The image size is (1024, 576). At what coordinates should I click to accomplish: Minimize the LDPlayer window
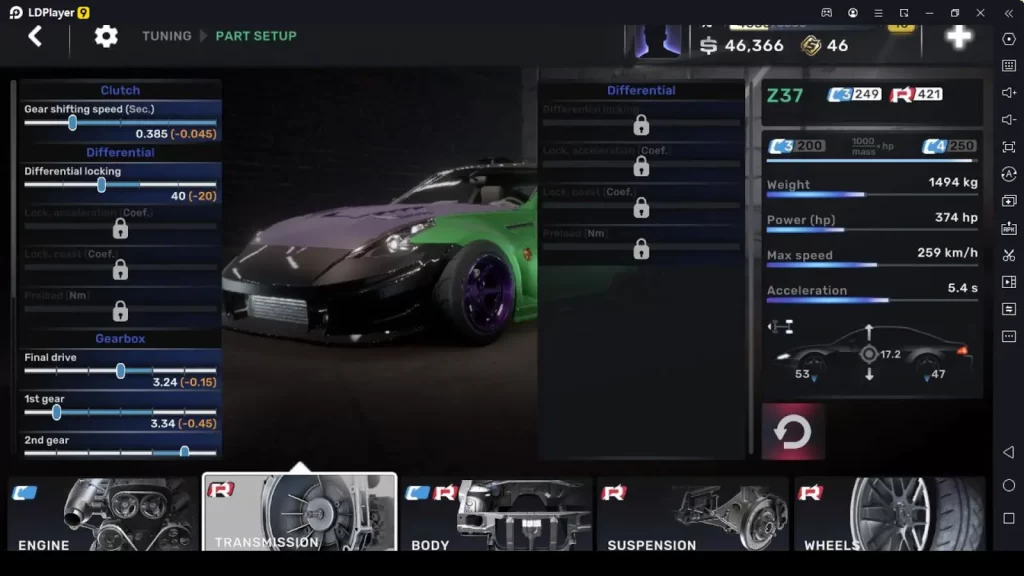pyautogui.click(x=929, y=13)
